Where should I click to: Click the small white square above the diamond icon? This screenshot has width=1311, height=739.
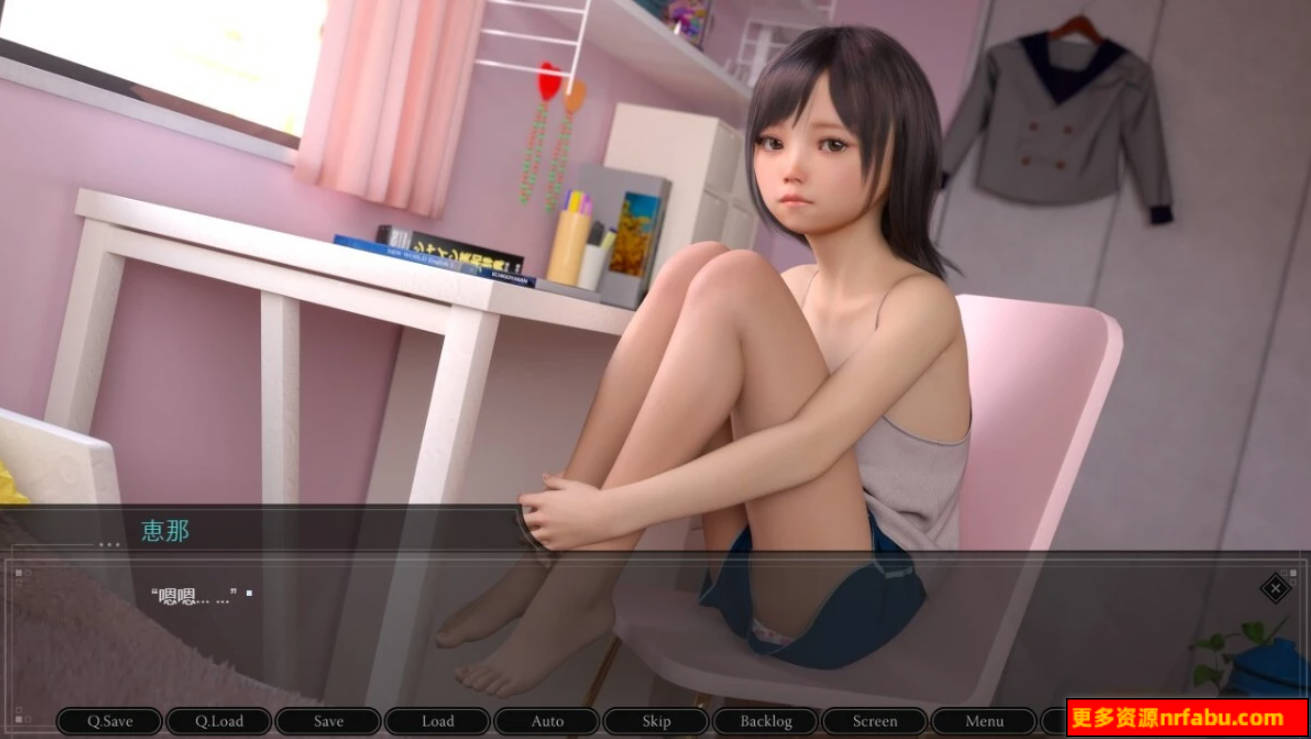pyautogui.click(x=1293, y=572)
